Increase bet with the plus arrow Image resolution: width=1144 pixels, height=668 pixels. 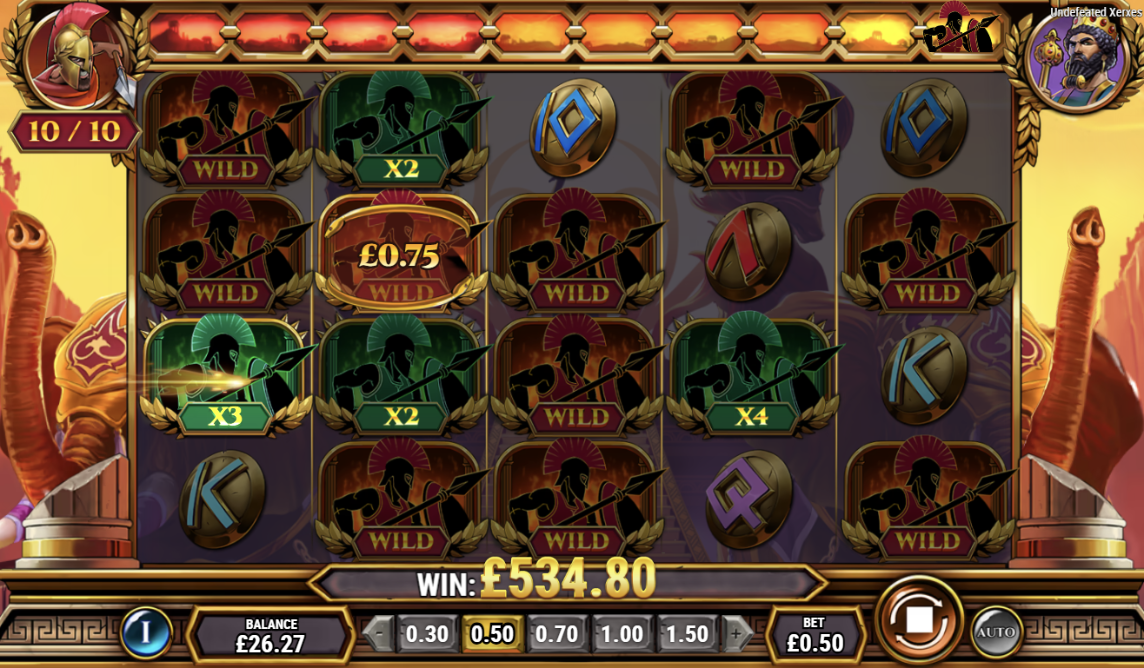[736, 634]
